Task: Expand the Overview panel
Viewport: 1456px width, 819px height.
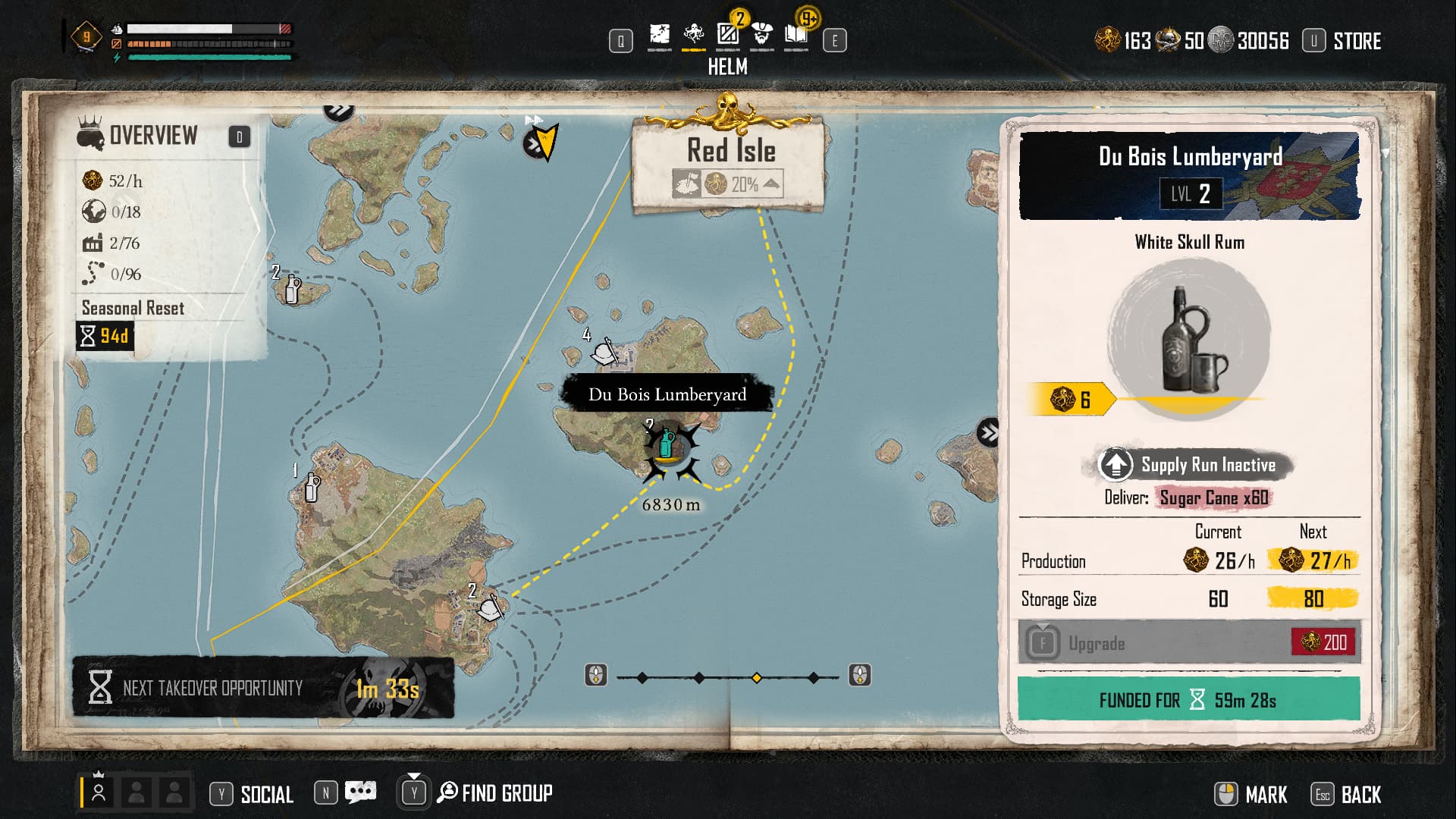Action: tap(239, 136)
